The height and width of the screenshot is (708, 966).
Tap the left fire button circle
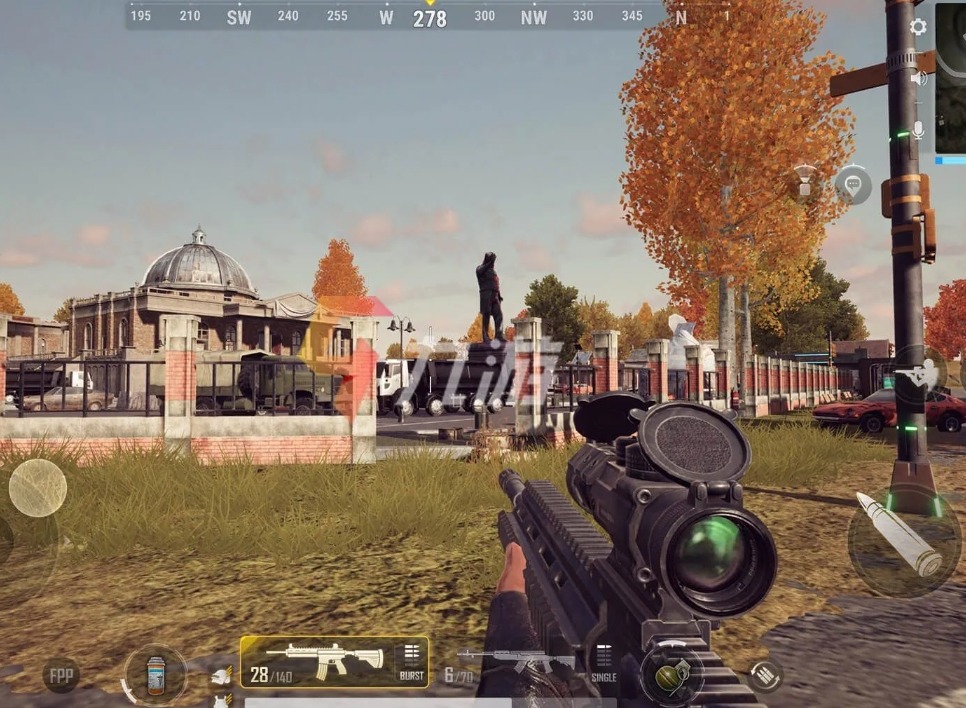[38, 487]
